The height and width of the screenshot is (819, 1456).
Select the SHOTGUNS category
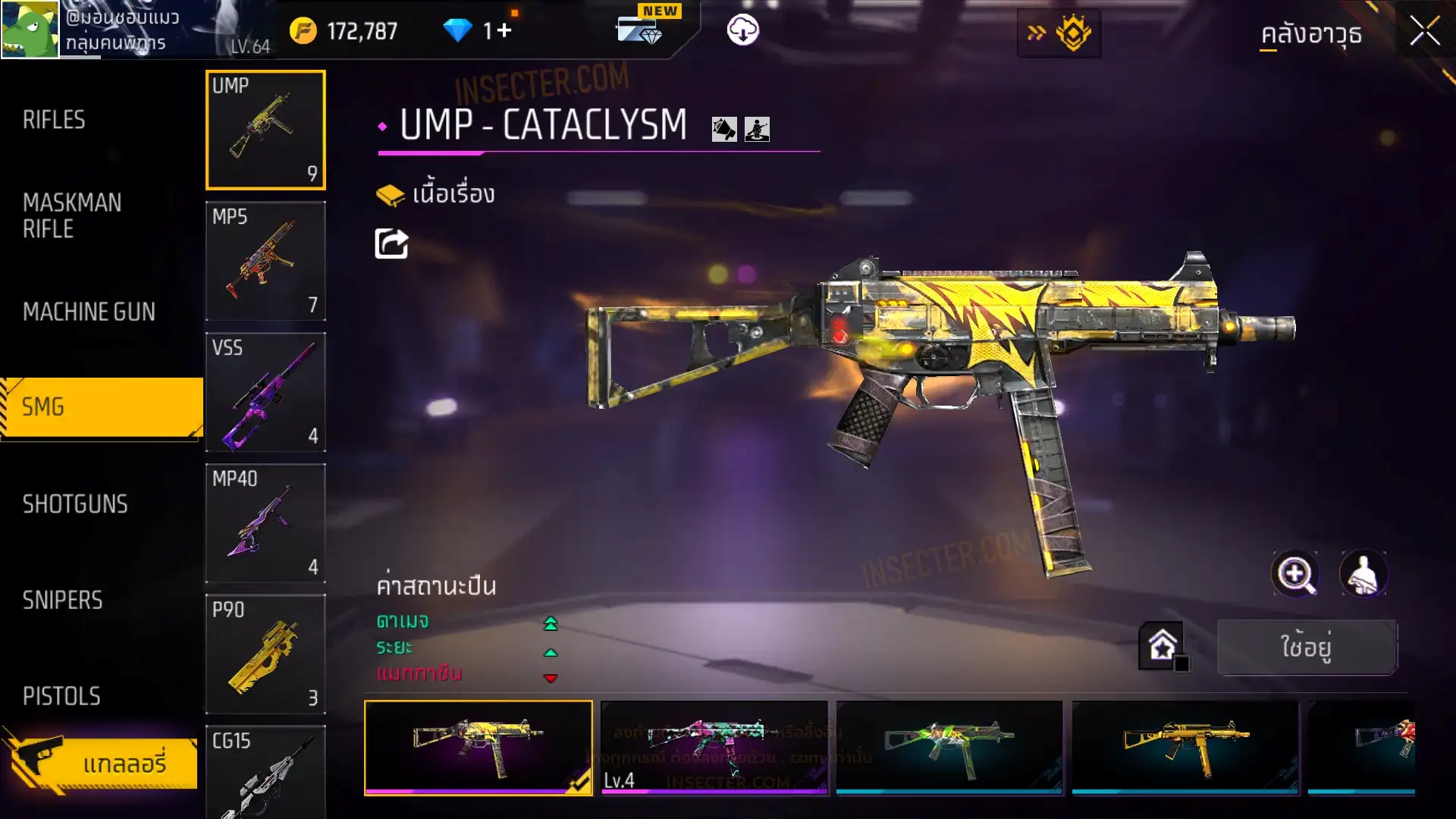pos(75,504)
